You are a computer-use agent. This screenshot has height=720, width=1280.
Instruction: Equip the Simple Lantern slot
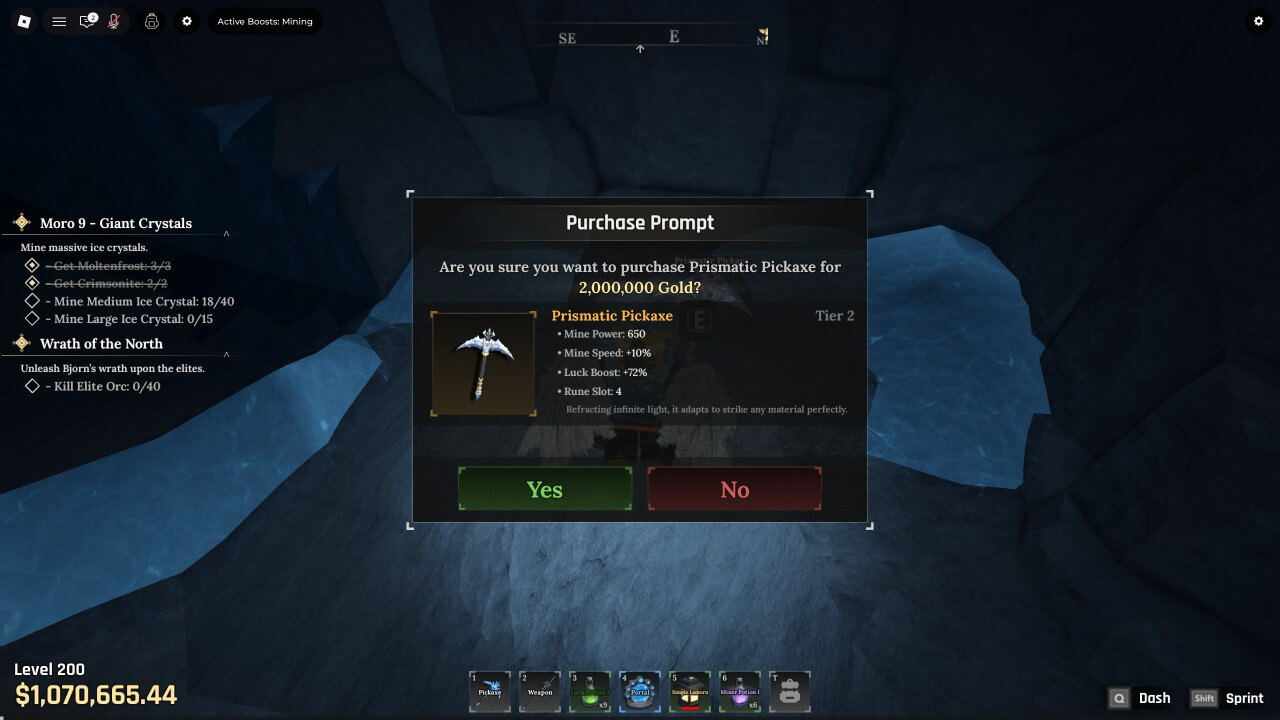point(690,691)
